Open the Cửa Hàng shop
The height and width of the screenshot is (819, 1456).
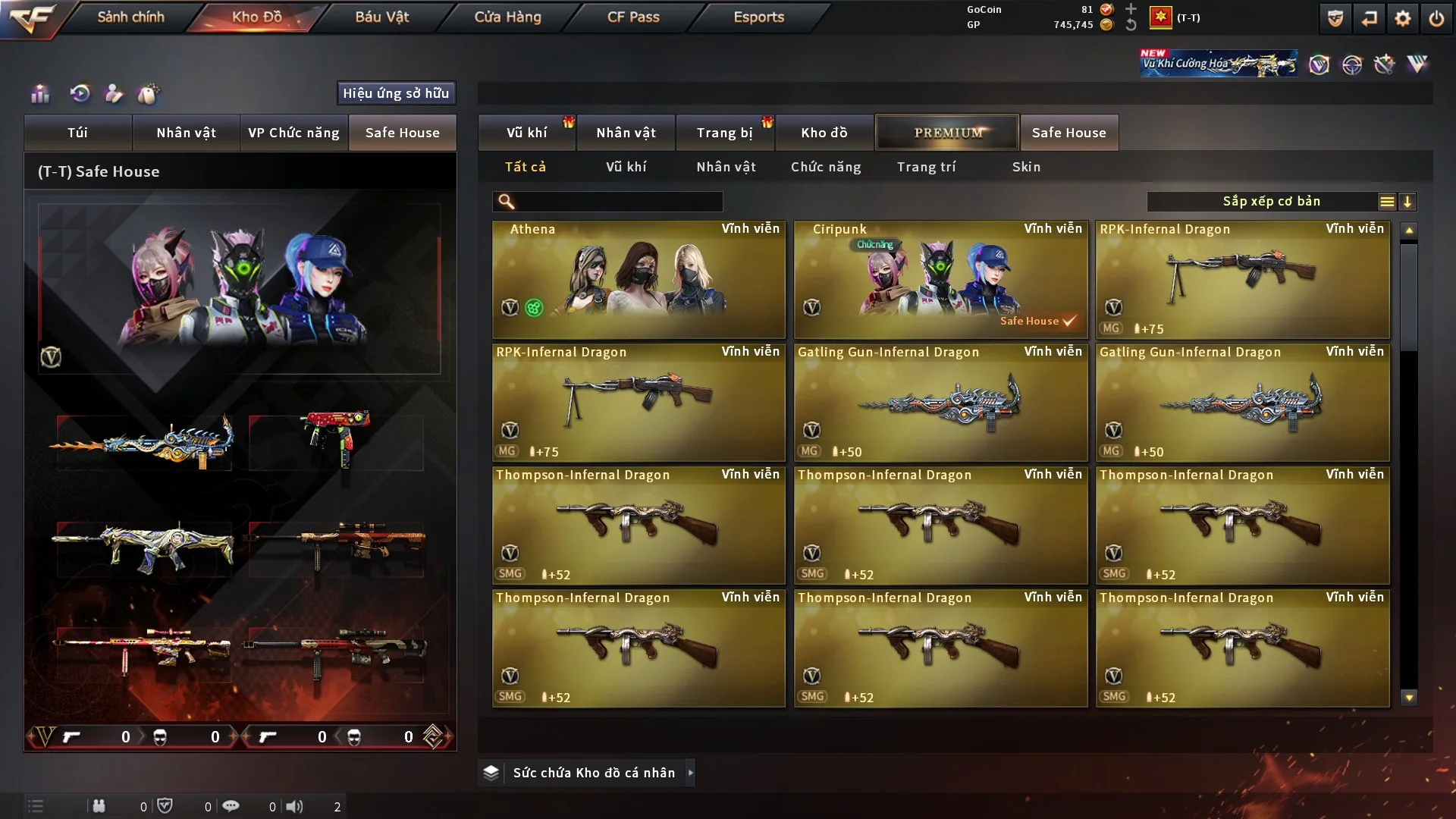pos(507,17)
